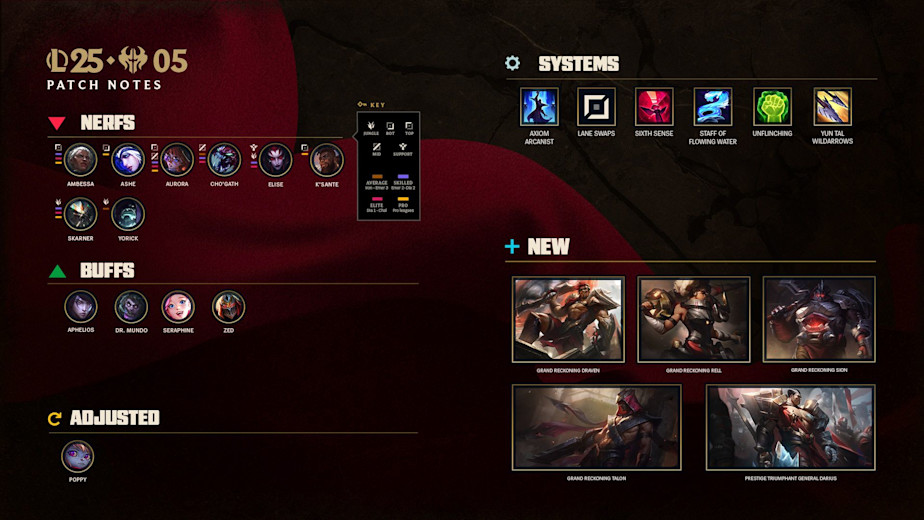Choose the Aphelios buff icon

pyautogui.click(x=81, y=307)
